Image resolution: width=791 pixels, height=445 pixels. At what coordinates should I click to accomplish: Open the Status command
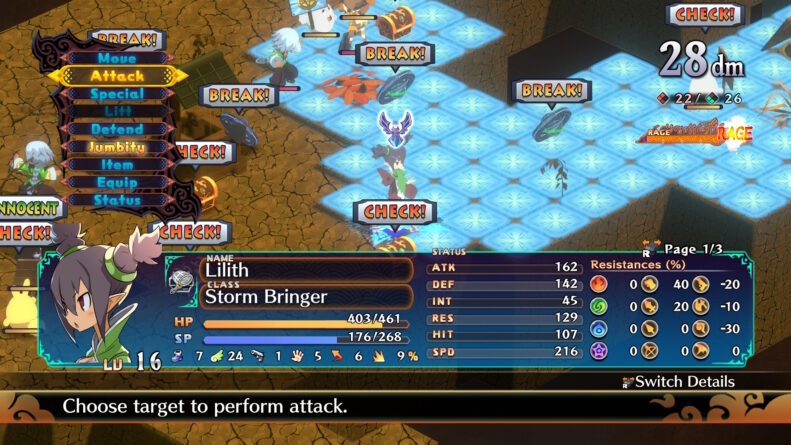pos(117,200)
